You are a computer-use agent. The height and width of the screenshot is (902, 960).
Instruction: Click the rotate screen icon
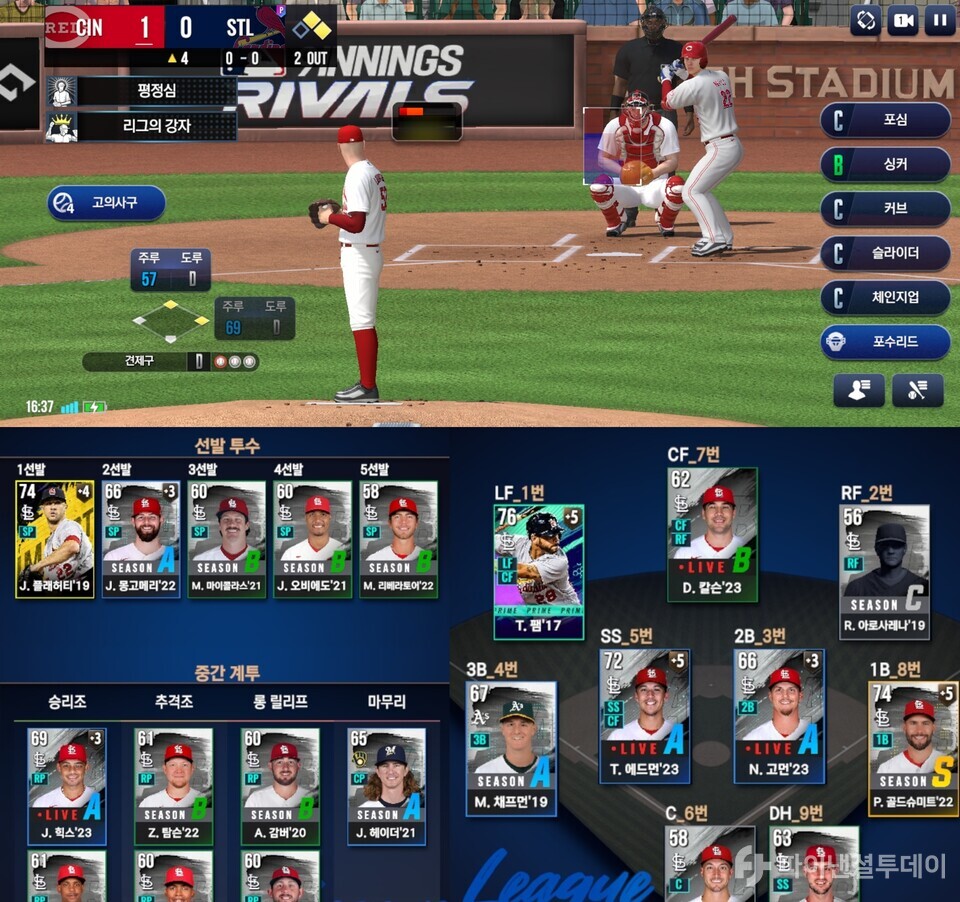(866, 20)
